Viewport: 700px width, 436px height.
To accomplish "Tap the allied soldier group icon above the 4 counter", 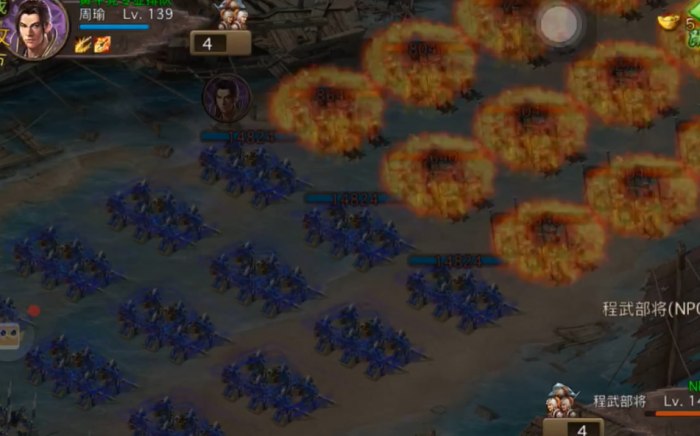I will click(x=234, y=14).
